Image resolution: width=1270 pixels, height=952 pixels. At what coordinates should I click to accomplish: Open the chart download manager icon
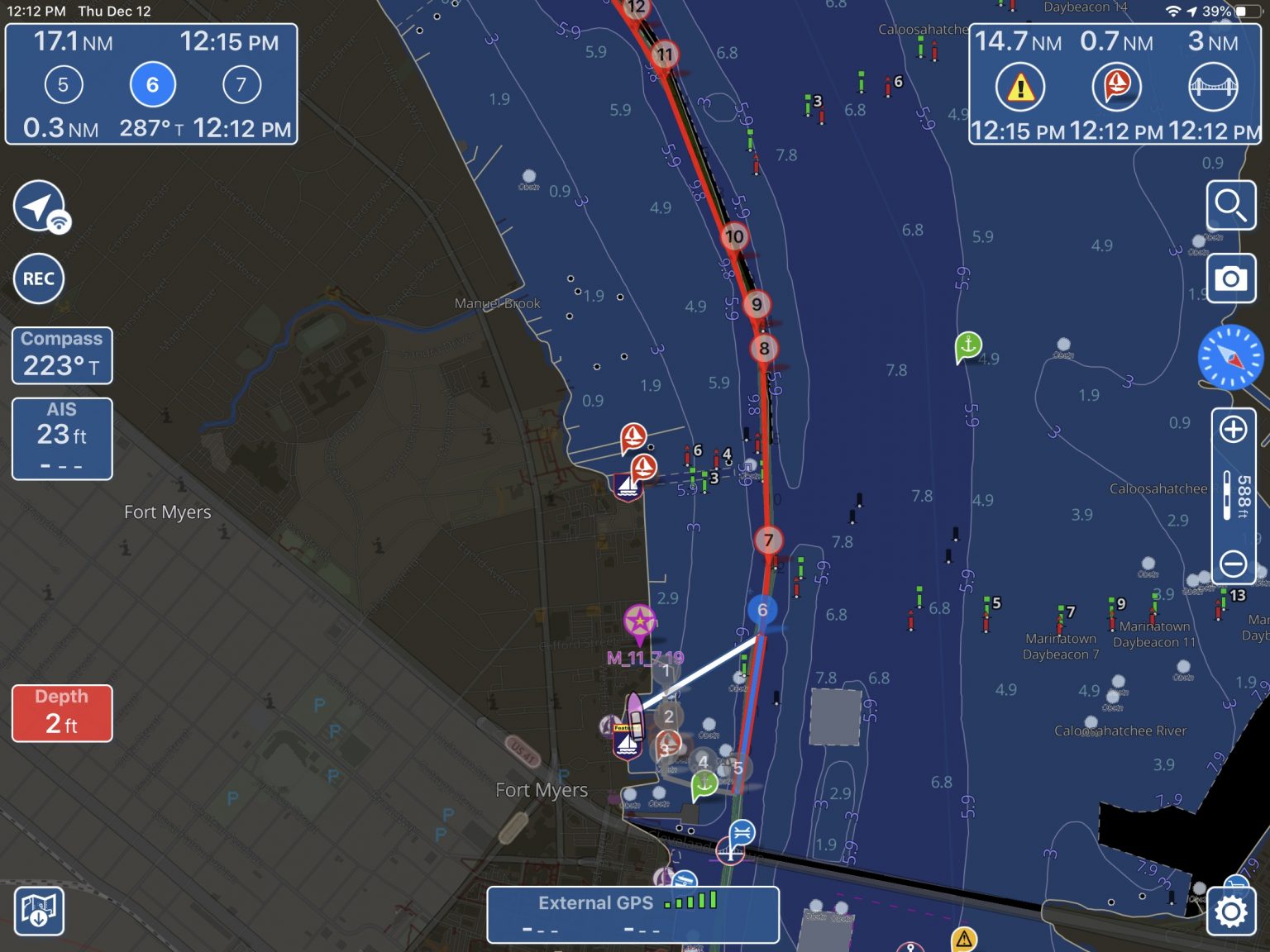[x=39, y=912]
